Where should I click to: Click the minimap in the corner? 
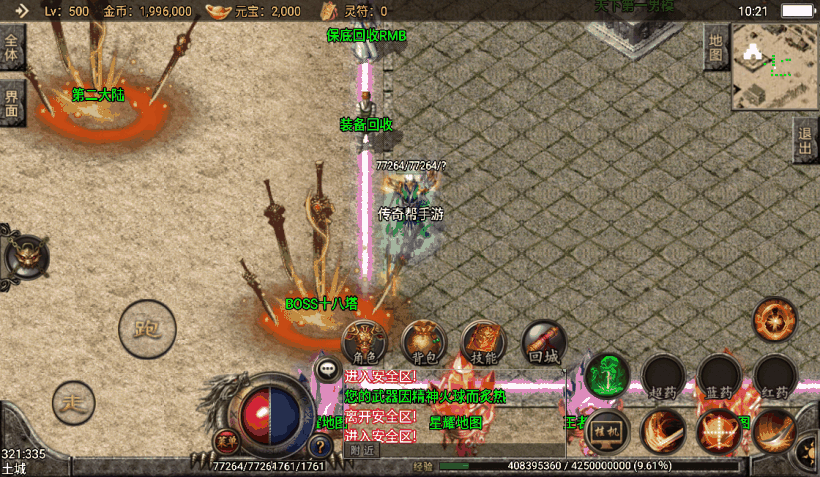[x=774, y=65]
